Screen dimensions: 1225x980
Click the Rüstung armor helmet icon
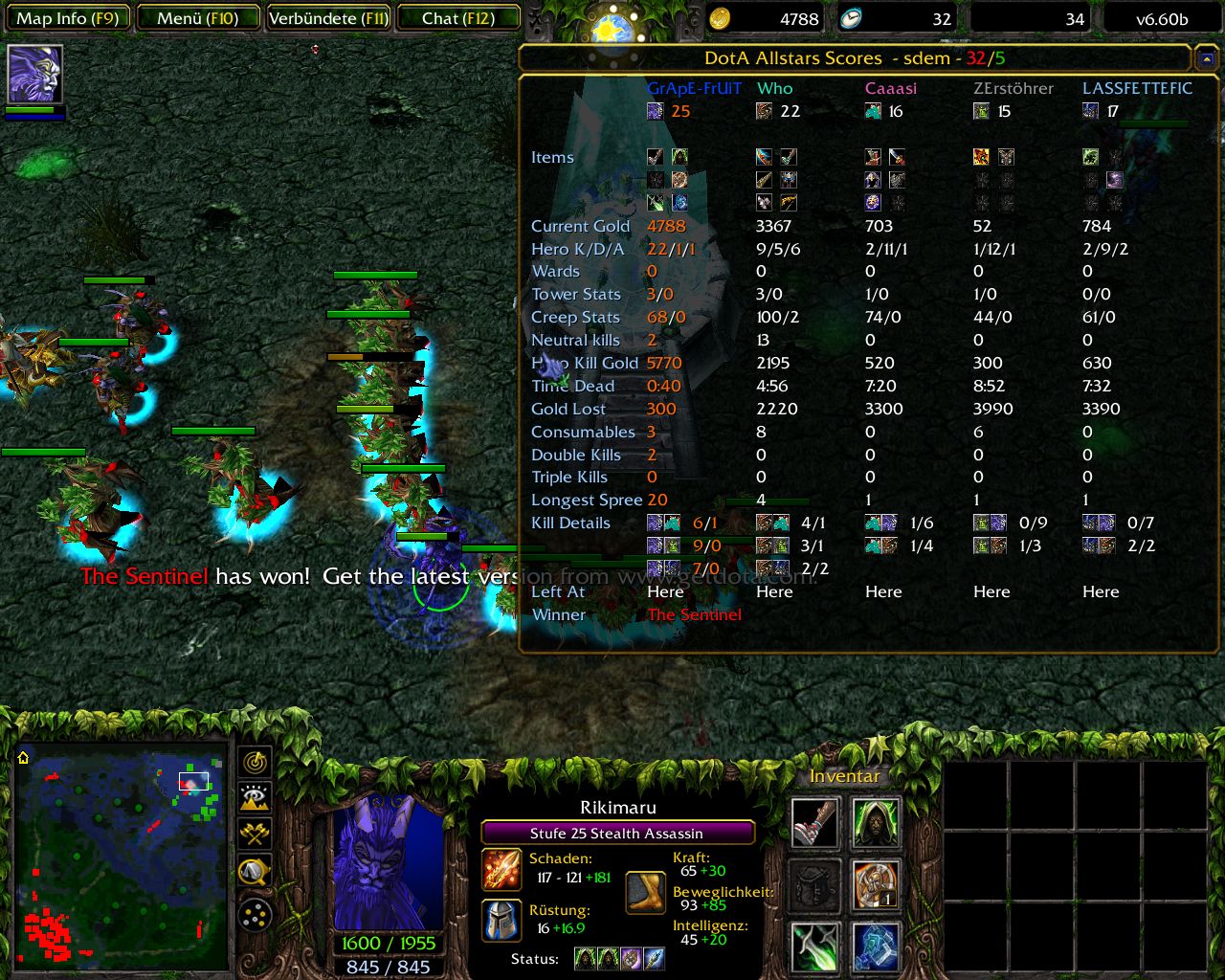[501, 921]
